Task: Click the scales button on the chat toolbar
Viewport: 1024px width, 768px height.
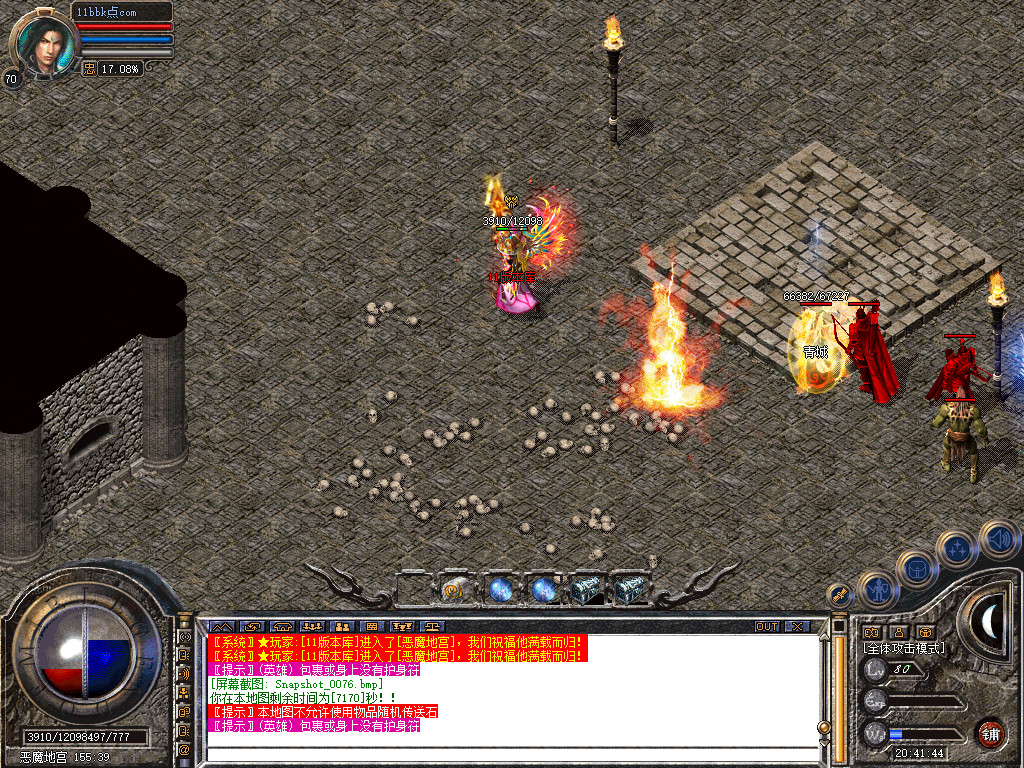Action: tap(402, 627)
